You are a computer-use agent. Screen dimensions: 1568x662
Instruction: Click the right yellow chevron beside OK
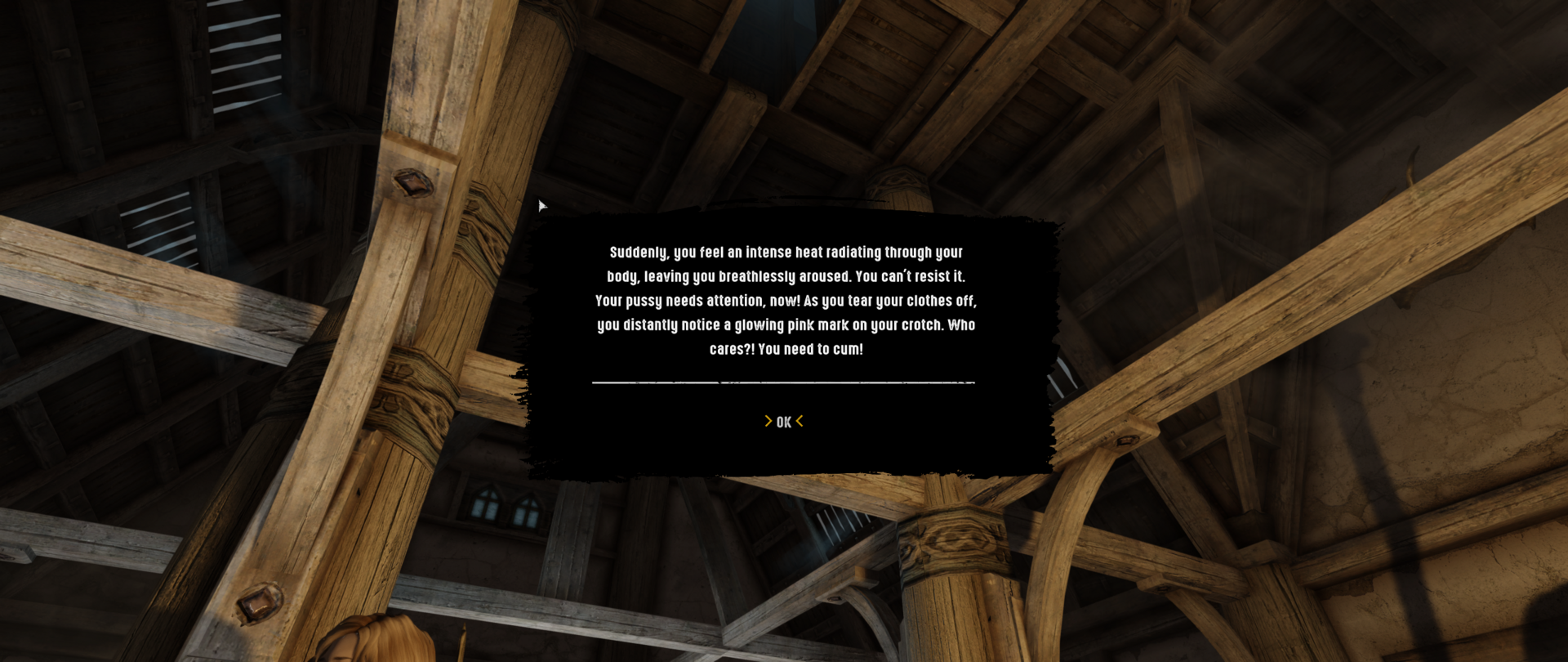[800, 421]
